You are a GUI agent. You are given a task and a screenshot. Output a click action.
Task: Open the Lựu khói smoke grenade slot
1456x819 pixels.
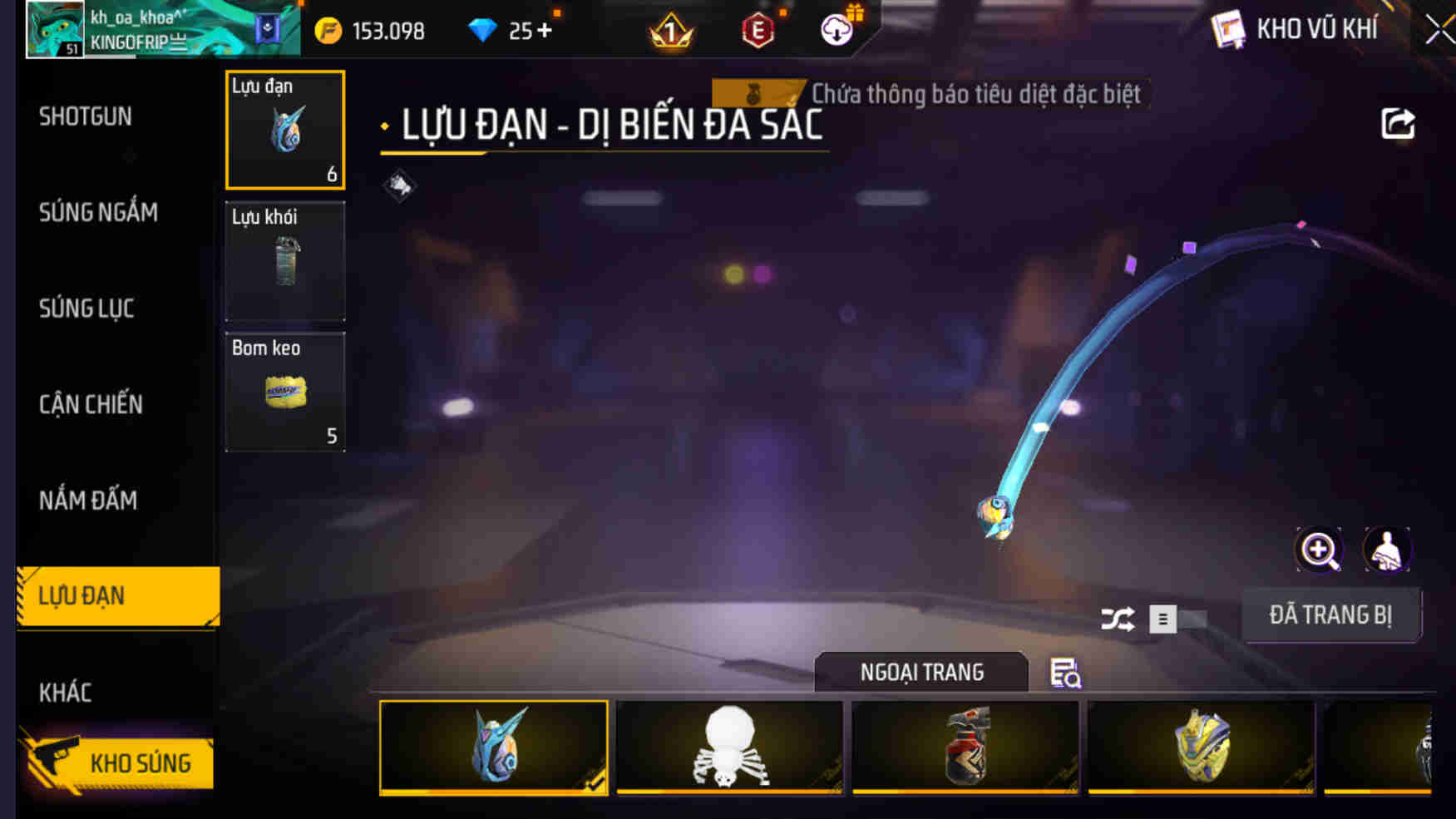pos(284,260)
